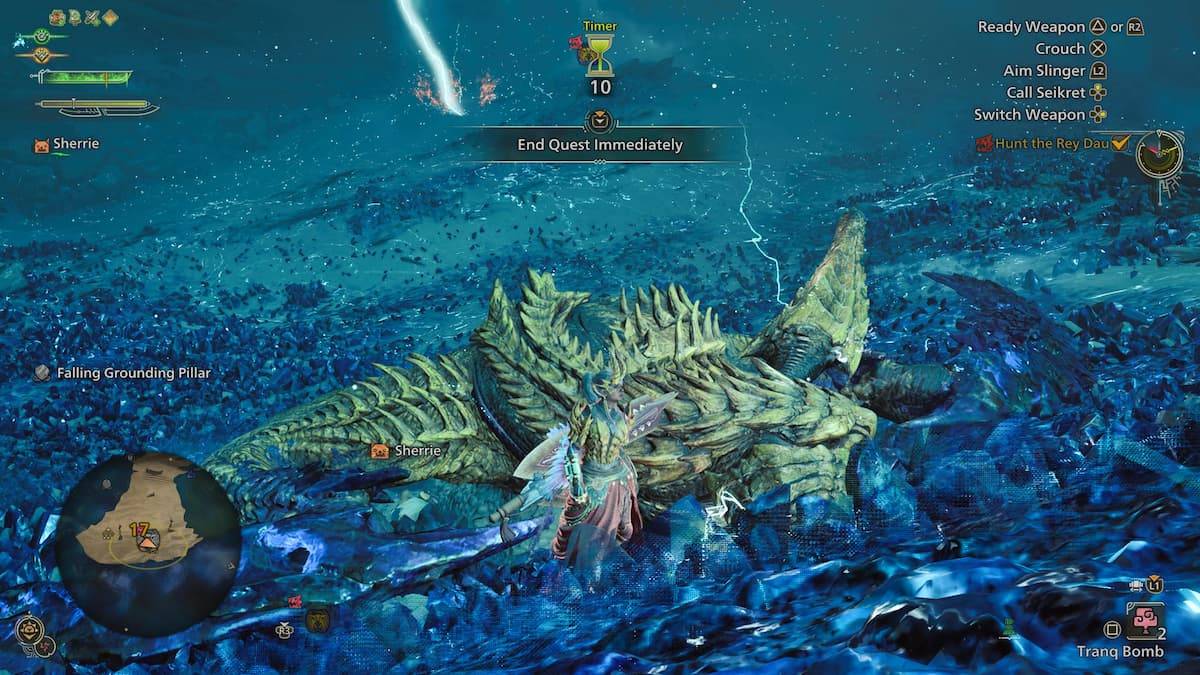Click the compass clock dial
The image size is (1200, 675).
pos(1159,153)
